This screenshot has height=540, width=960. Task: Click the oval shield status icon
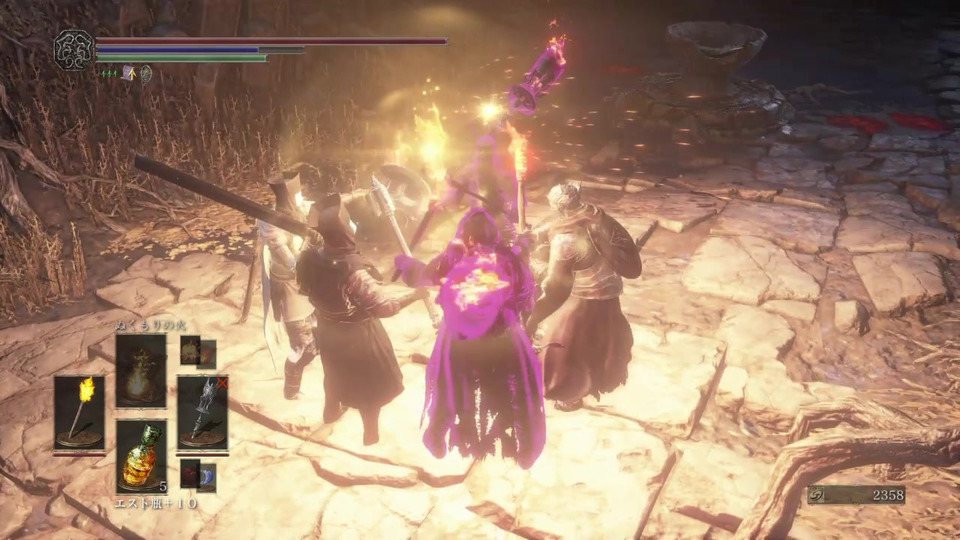click(x=146, y=73)
